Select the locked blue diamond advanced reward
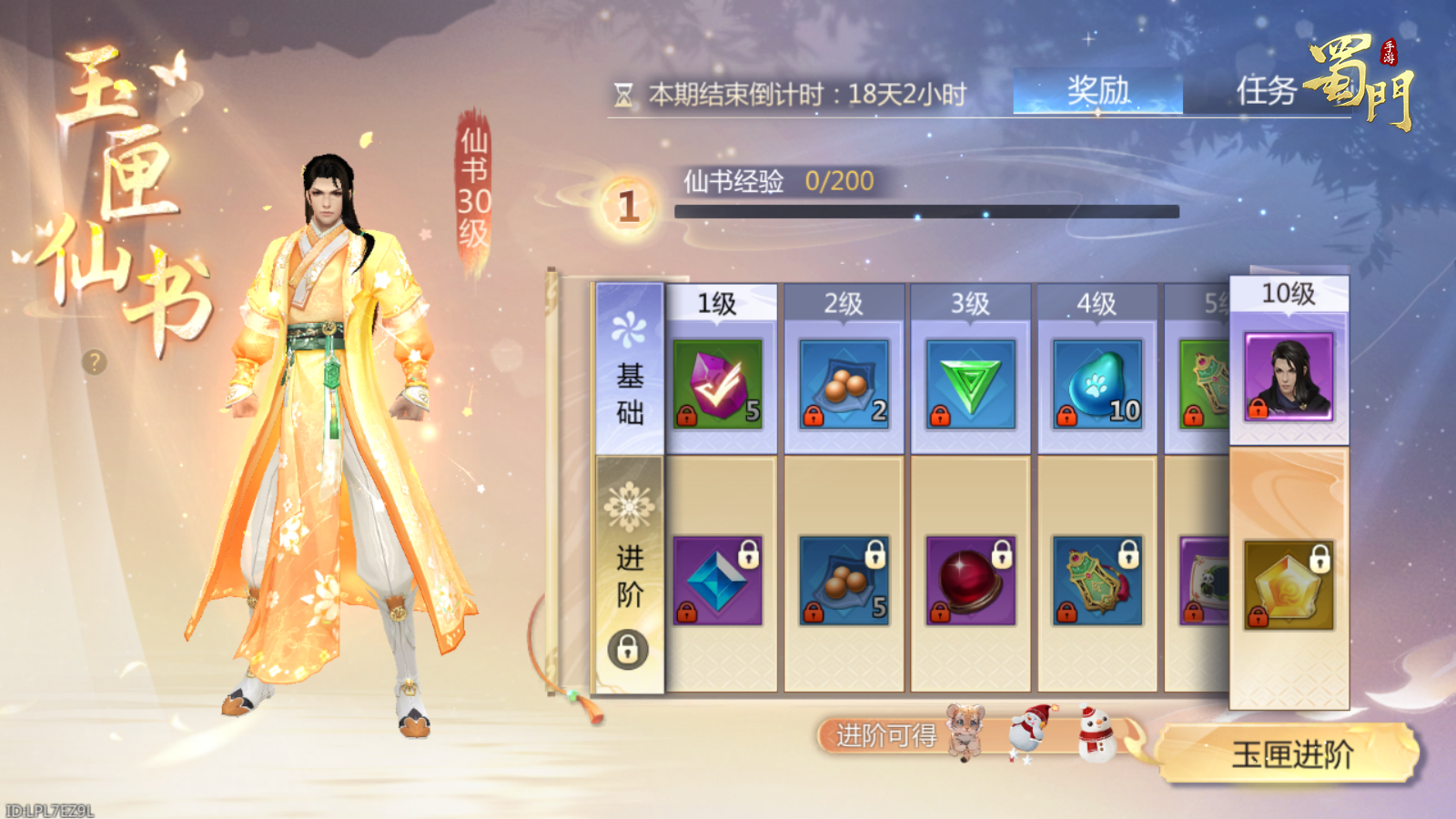The image size is (1456, 819). pos(717,581)
